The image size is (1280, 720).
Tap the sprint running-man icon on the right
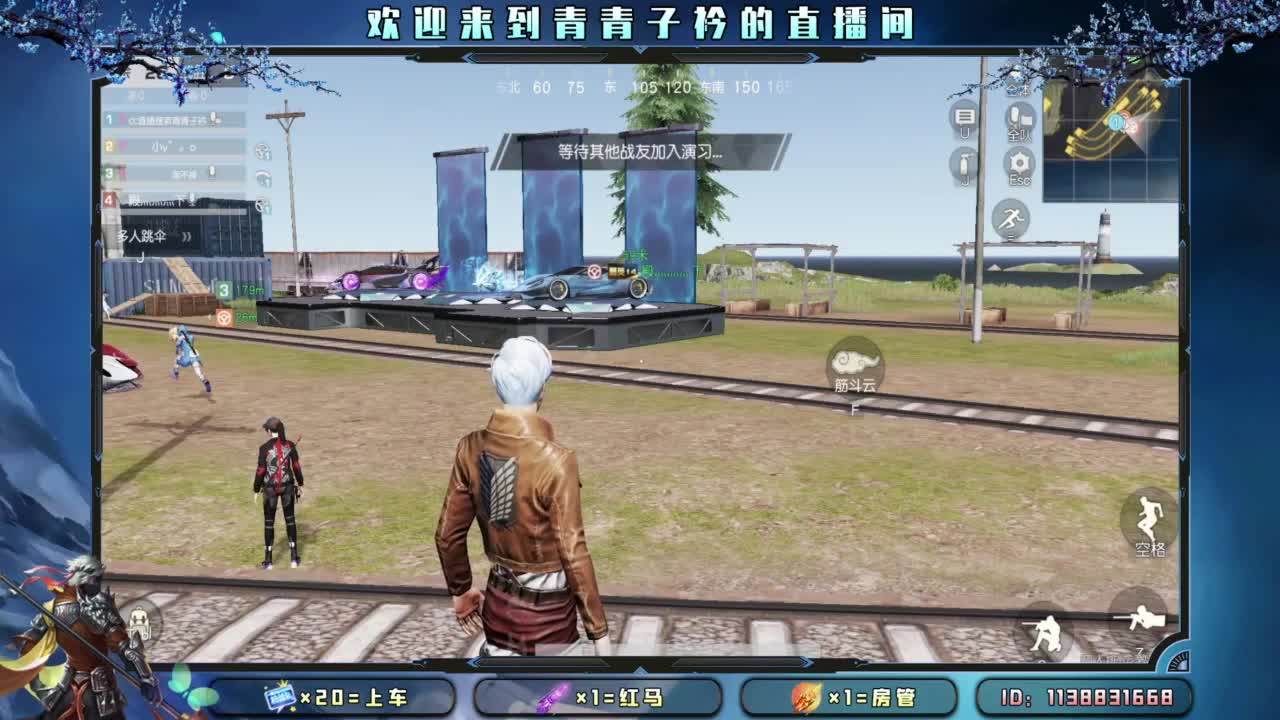coord(1011,218)
